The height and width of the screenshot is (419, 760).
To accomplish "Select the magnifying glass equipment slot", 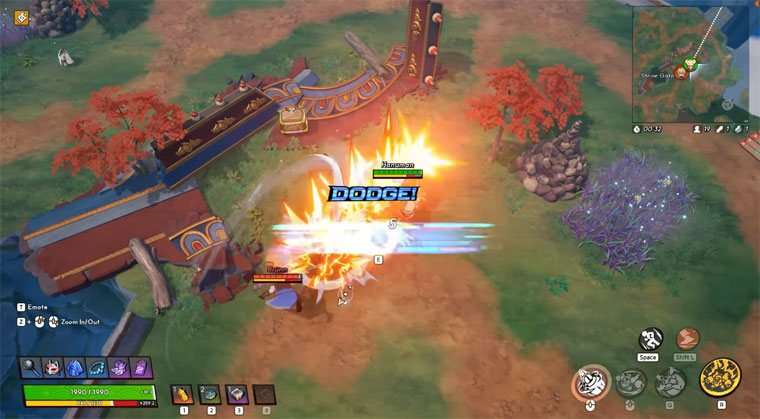I will coord(31,368).
